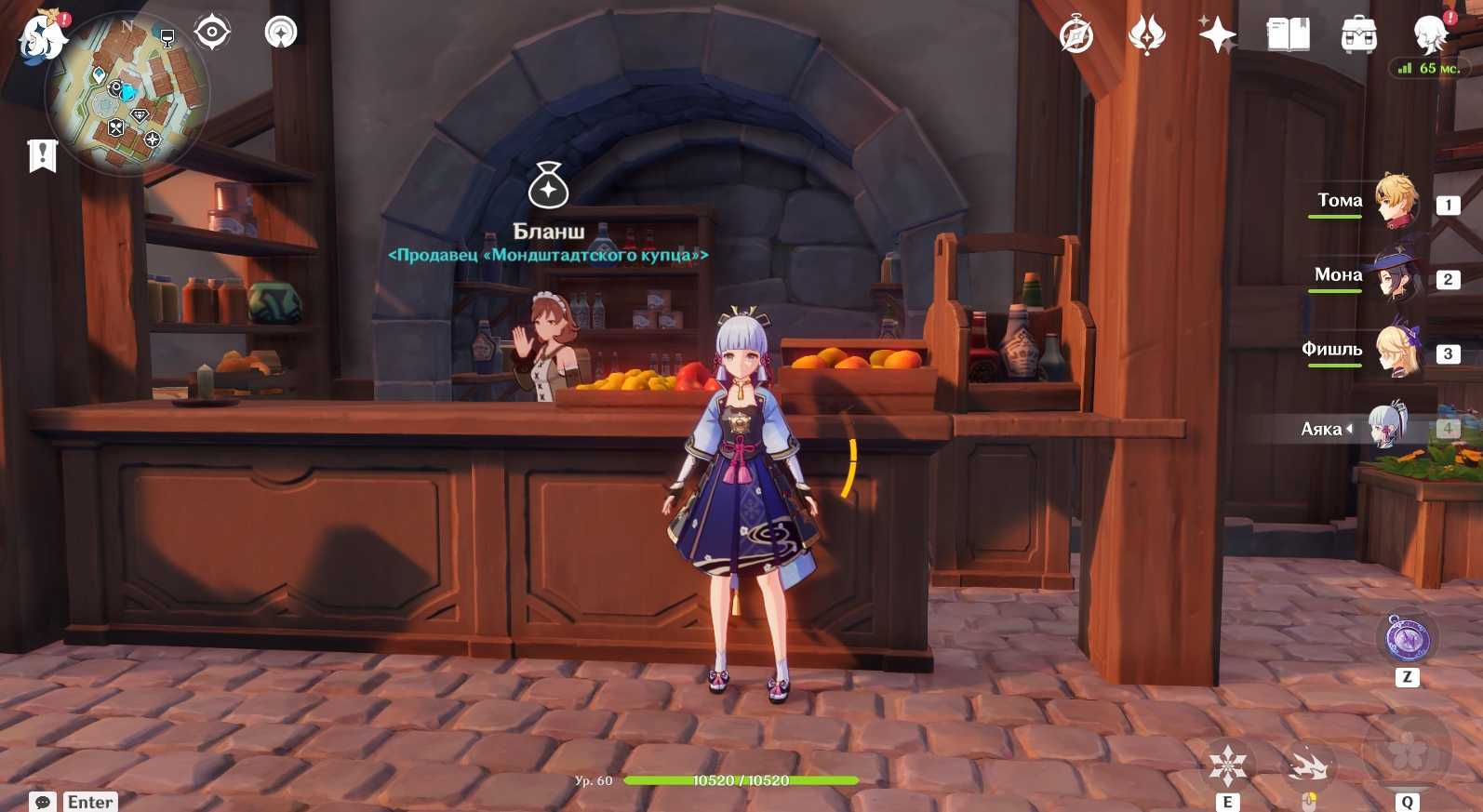The height and width of the screenshot is (812, 1483).
Task: Open the inventory backpack icon
Action: click(1358, 35)
